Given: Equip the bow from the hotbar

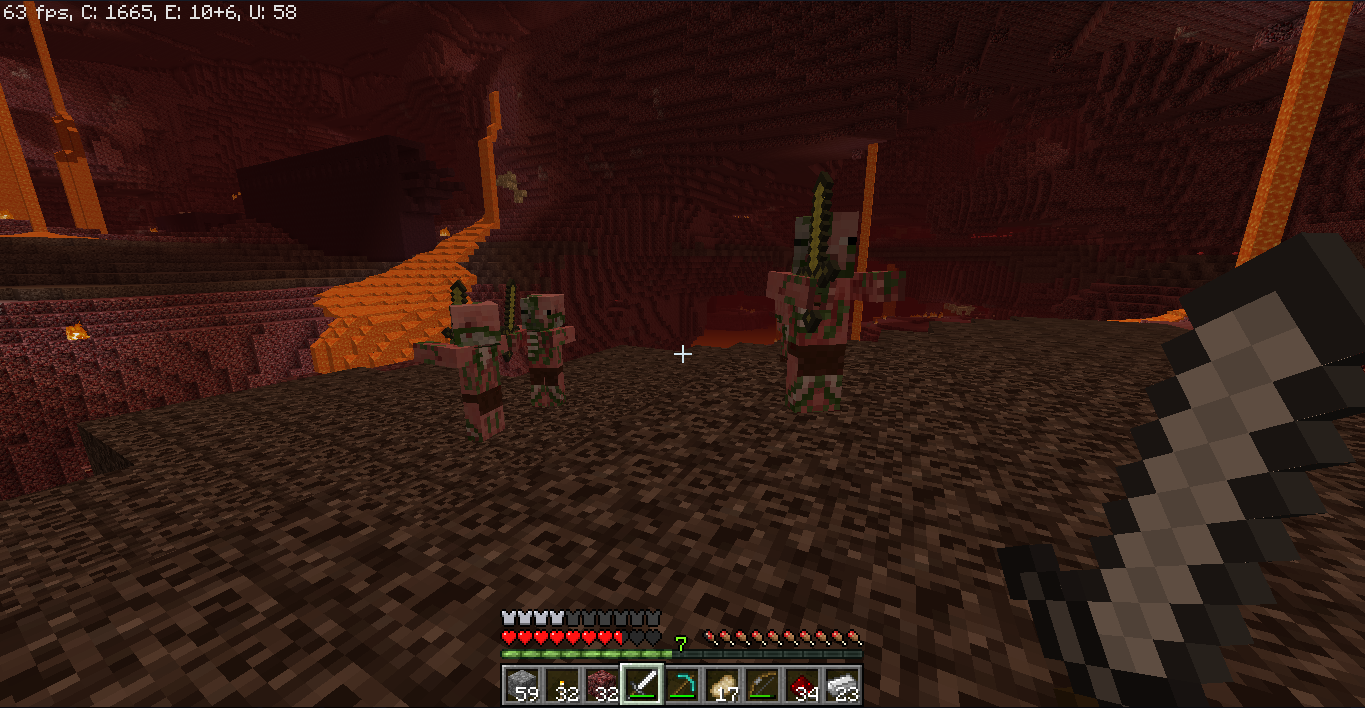Looking at the screenshot, I should 762,686.
